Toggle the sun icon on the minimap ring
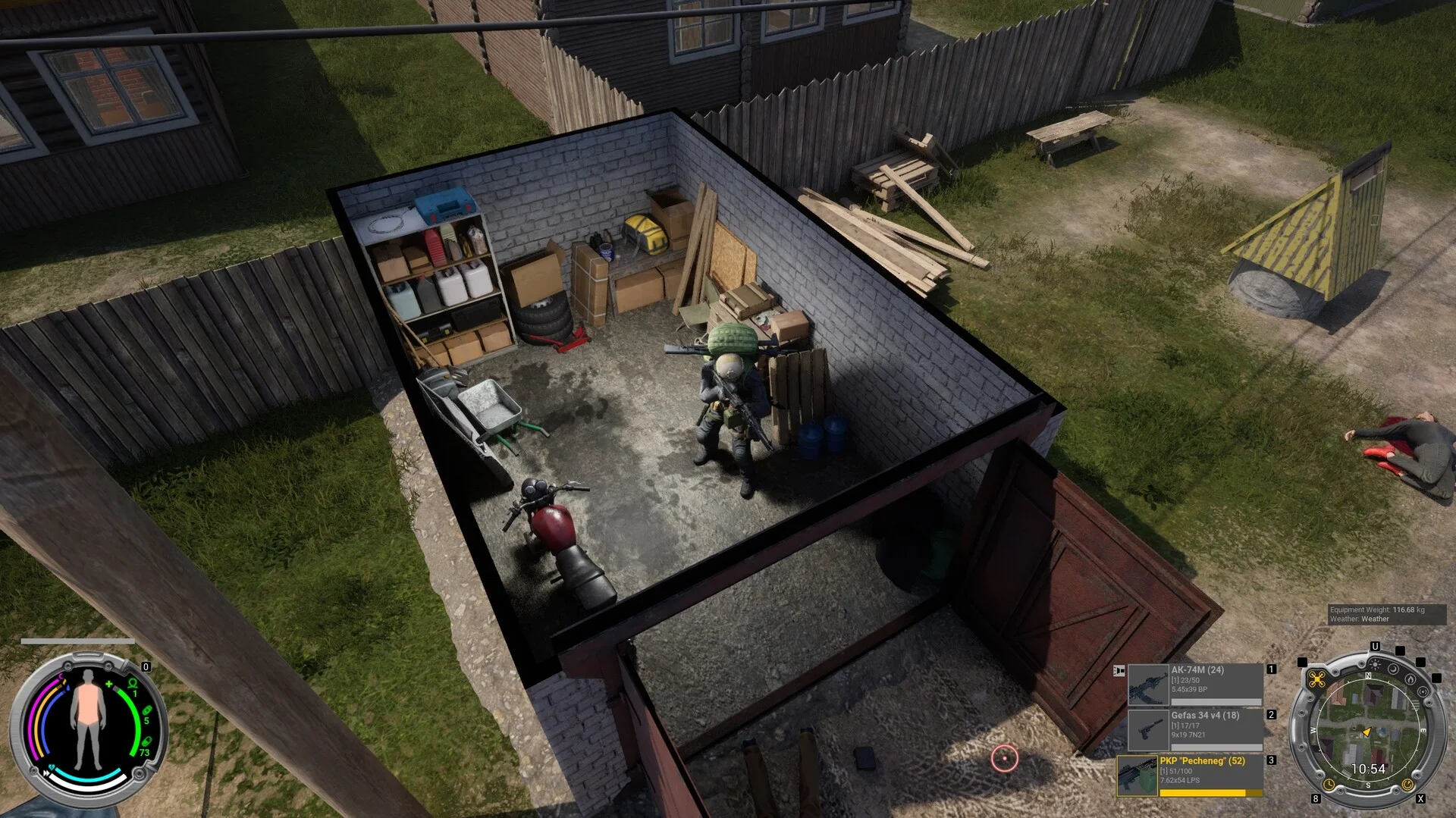The height and width of the screenshot is (818, 1456). (1374, 666)
